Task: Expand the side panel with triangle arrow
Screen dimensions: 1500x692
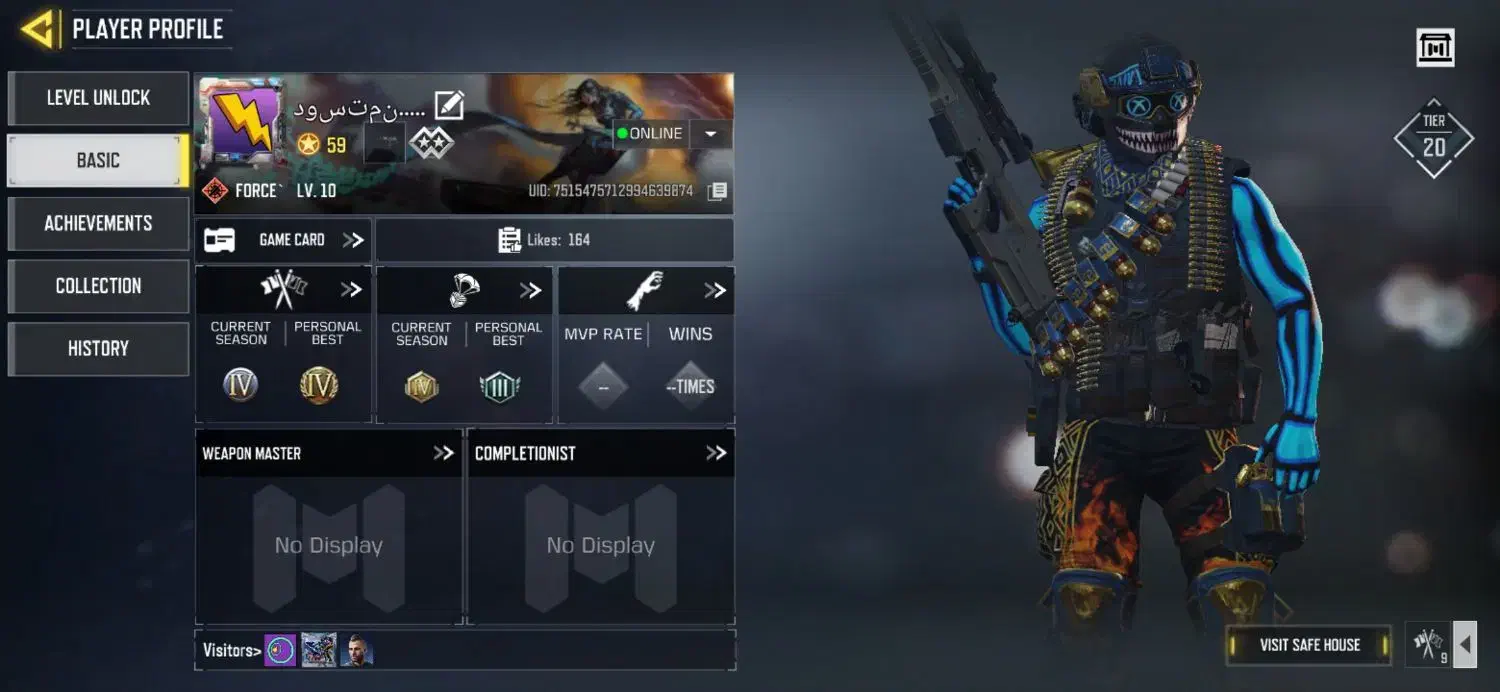Action: tap(1465, 645)
